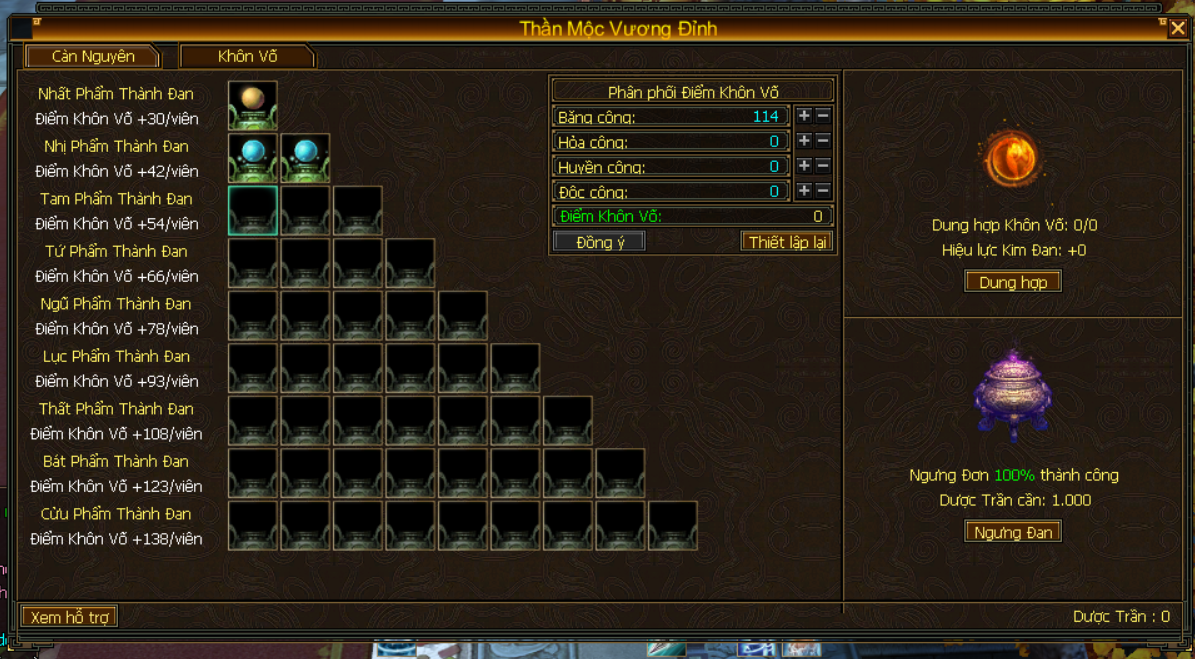The image size is (1195, 659).
Task: Add a point to Hỏa công
Action: click(x=804, y=141)
